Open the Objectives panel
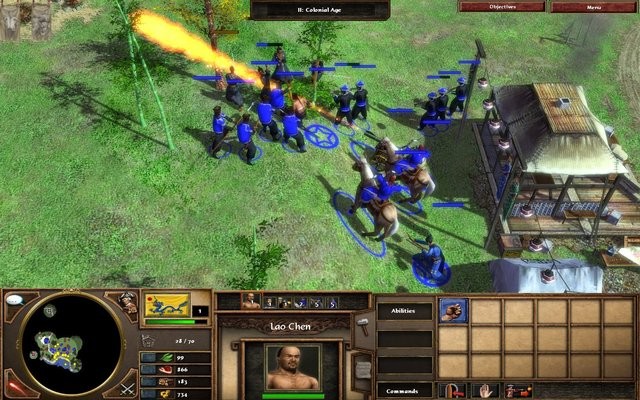The image size is (640, 400). click(x=502, y=6)
